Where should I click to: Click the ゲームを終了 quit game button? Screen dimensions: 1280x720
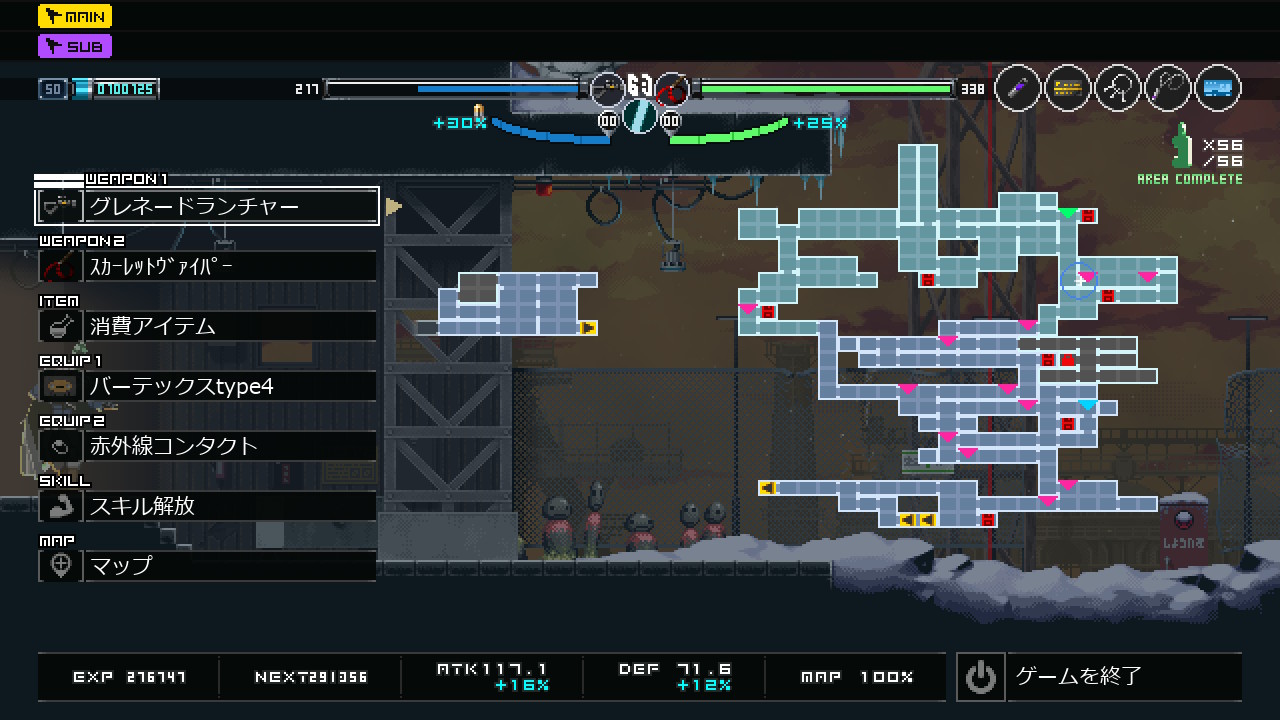pos(1099,677)
